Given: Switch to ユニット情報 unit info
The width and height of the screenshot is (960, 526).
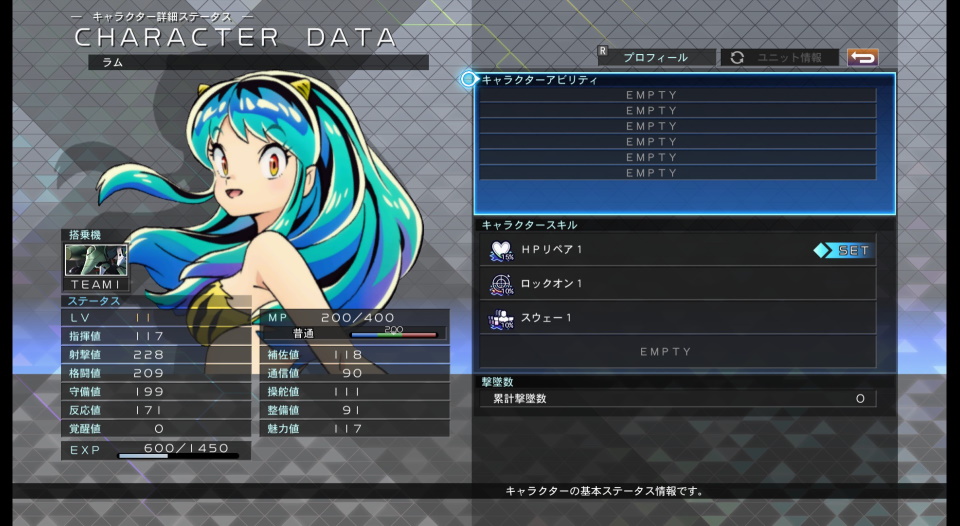Looking at the screenshot, I should 780,58.
